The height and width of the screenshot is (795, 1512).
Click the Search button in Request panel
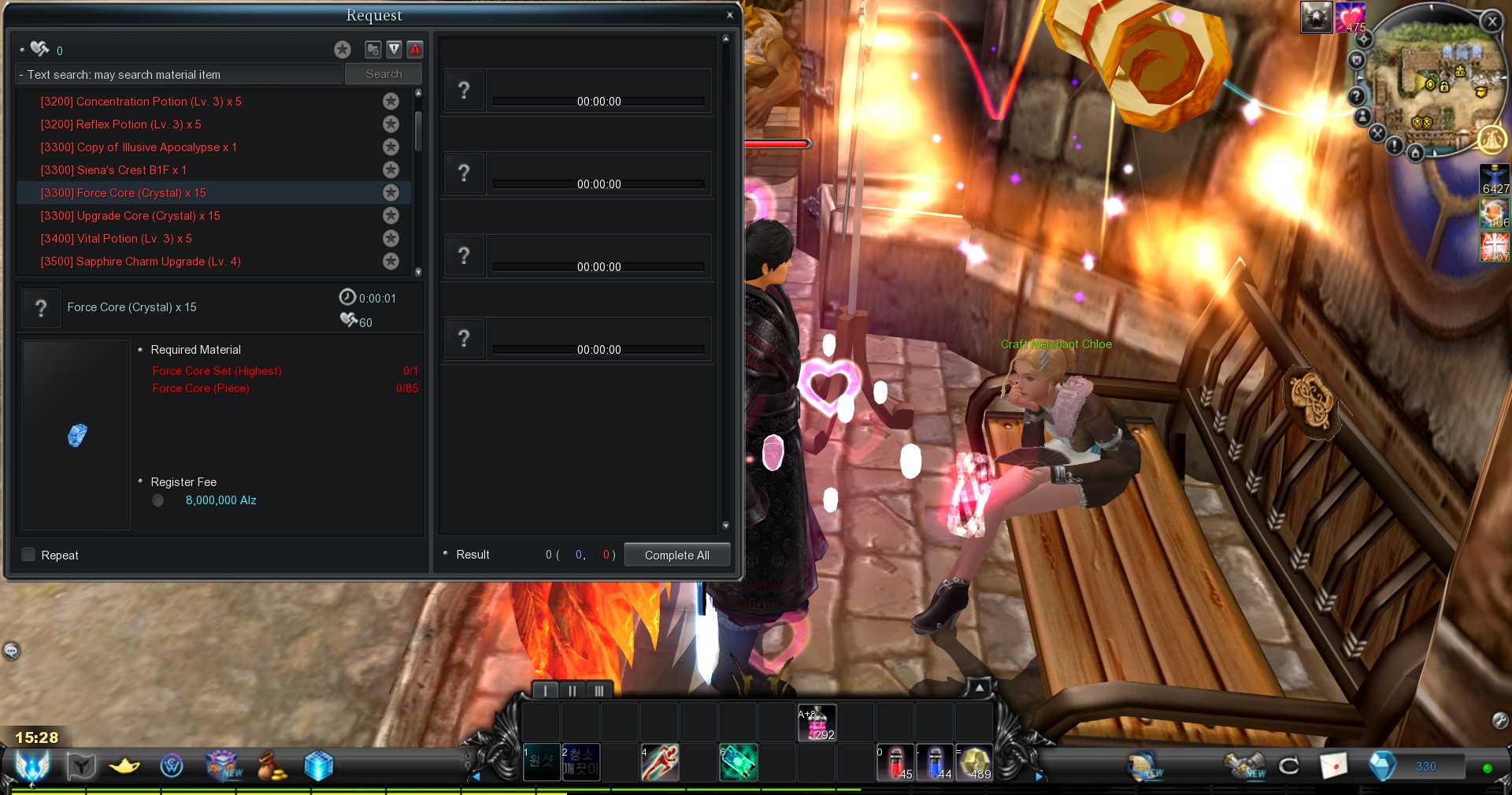click(384, 74)
